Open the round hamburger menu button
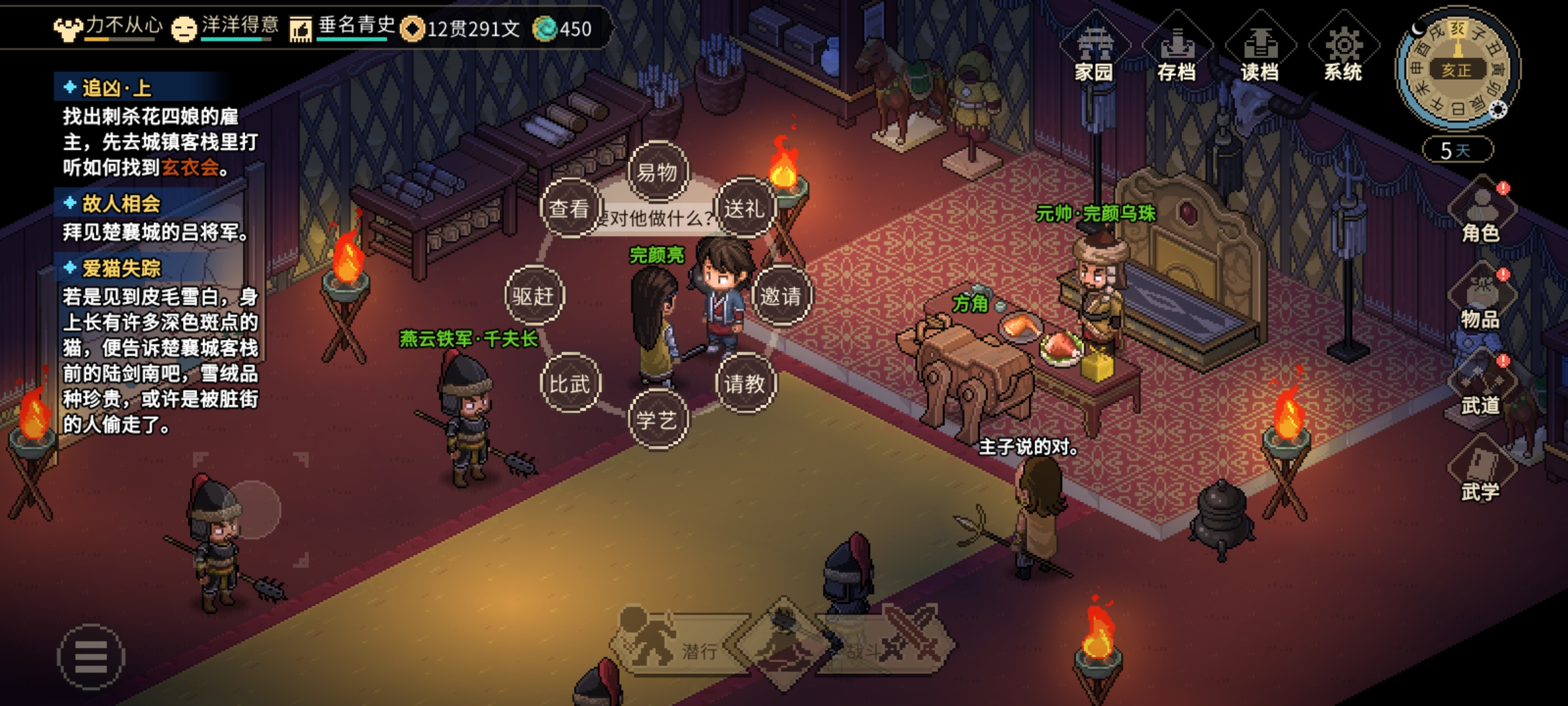 pos(91,656)
